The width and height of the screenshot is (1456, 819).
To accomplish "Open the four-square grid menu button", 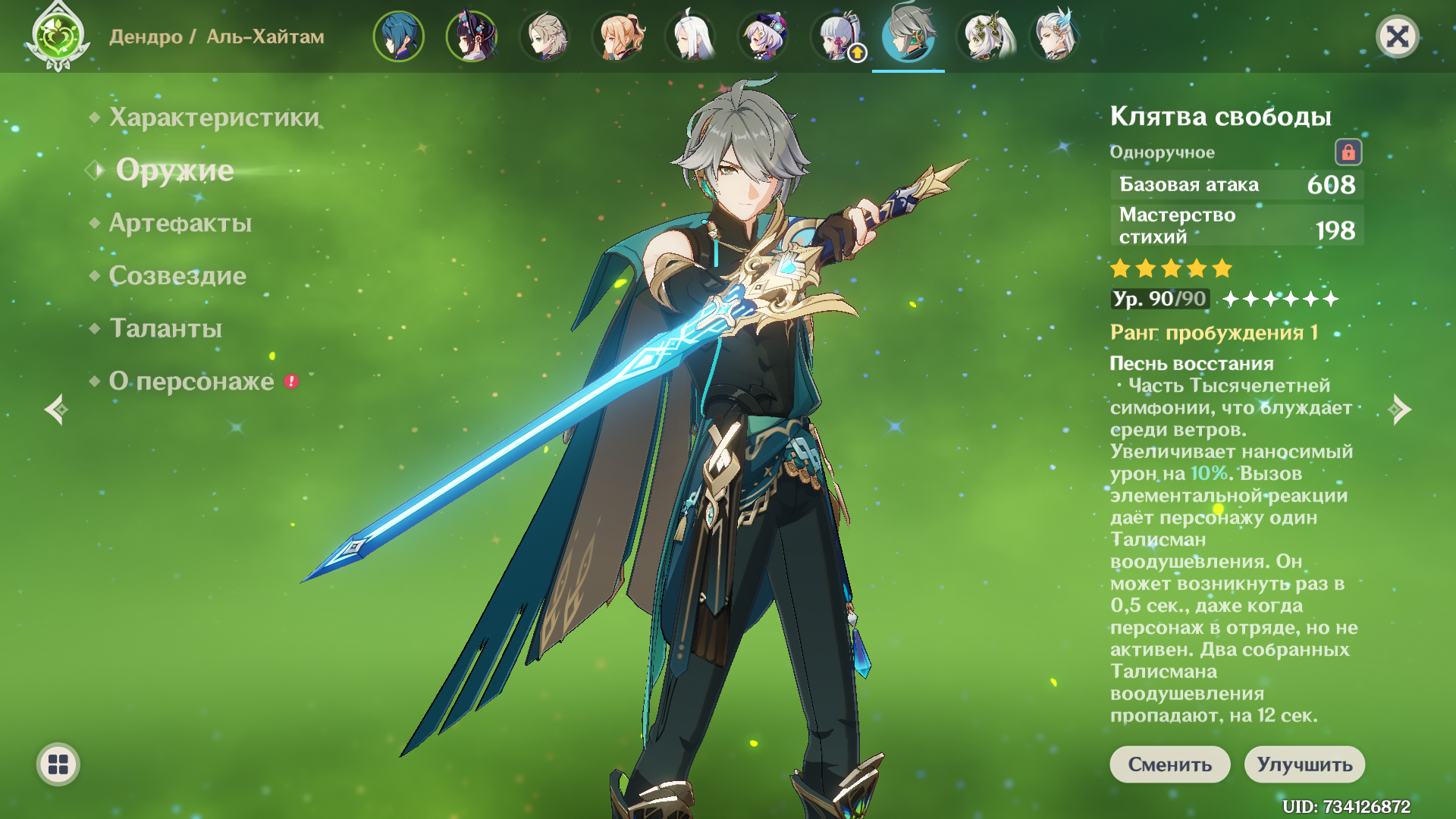I will [x=58, y=764].
